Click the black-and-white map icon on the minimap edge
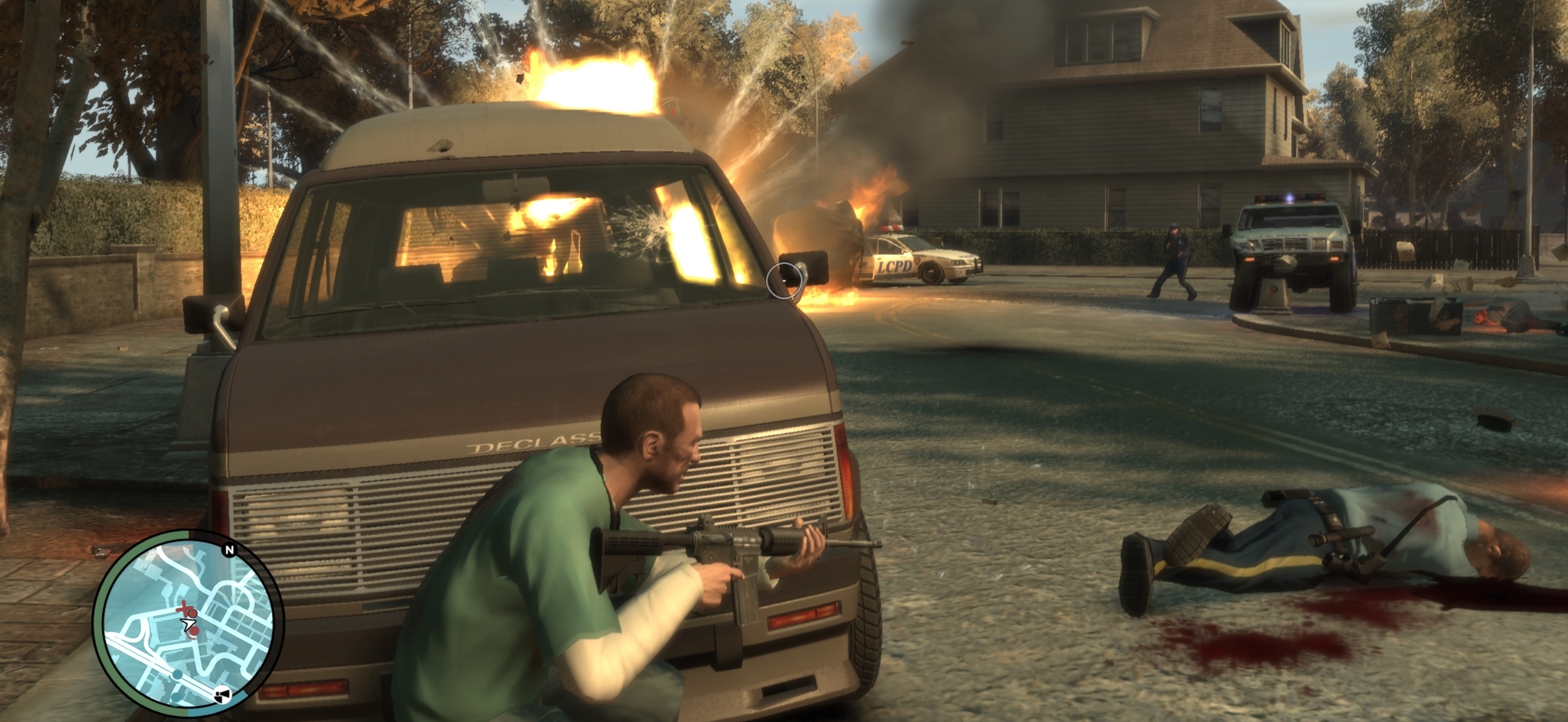 tap(223, 695)
